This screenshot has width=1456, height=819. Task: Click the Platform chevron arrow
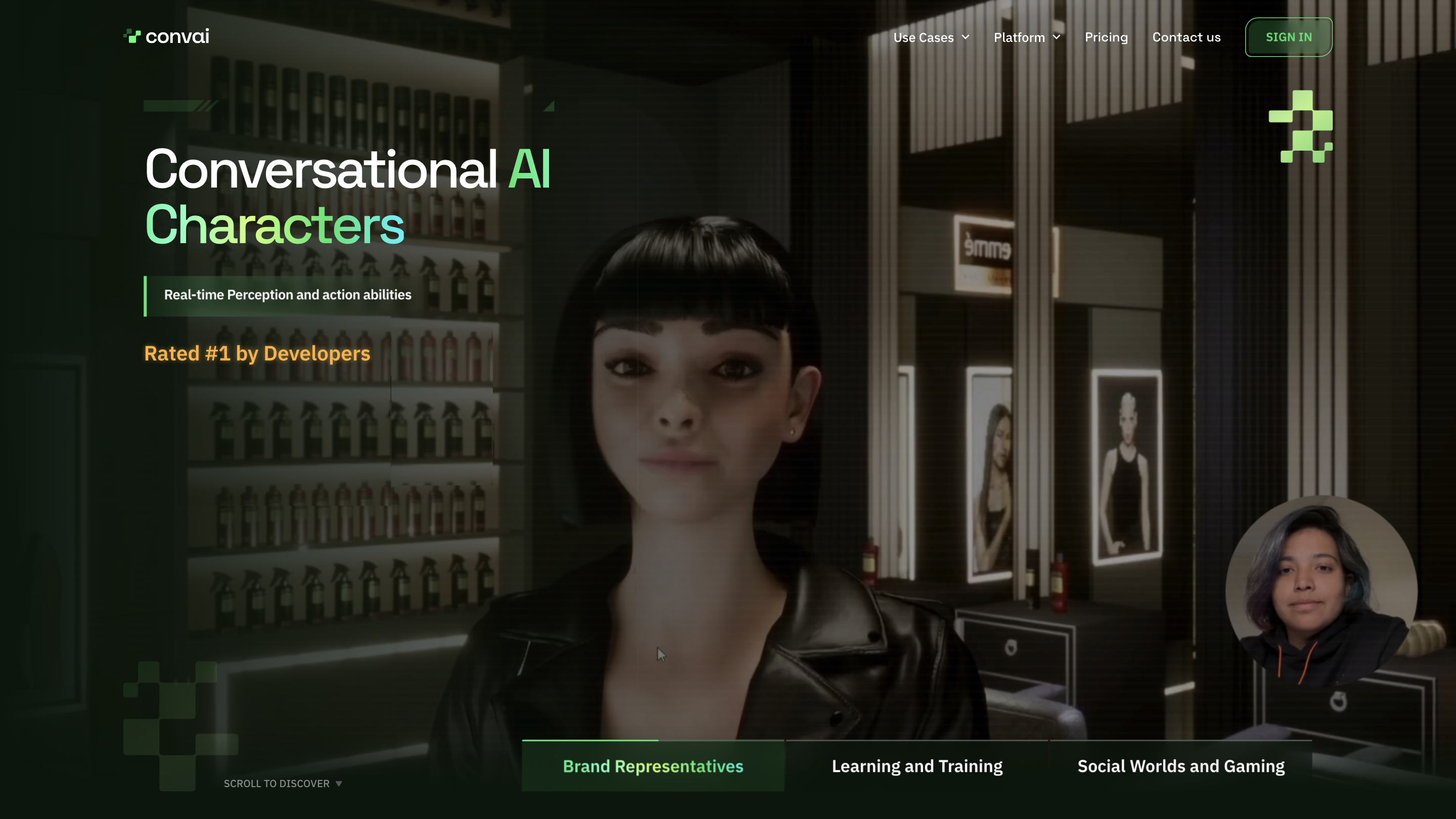pyautogui.click(x=1058, y=37)
